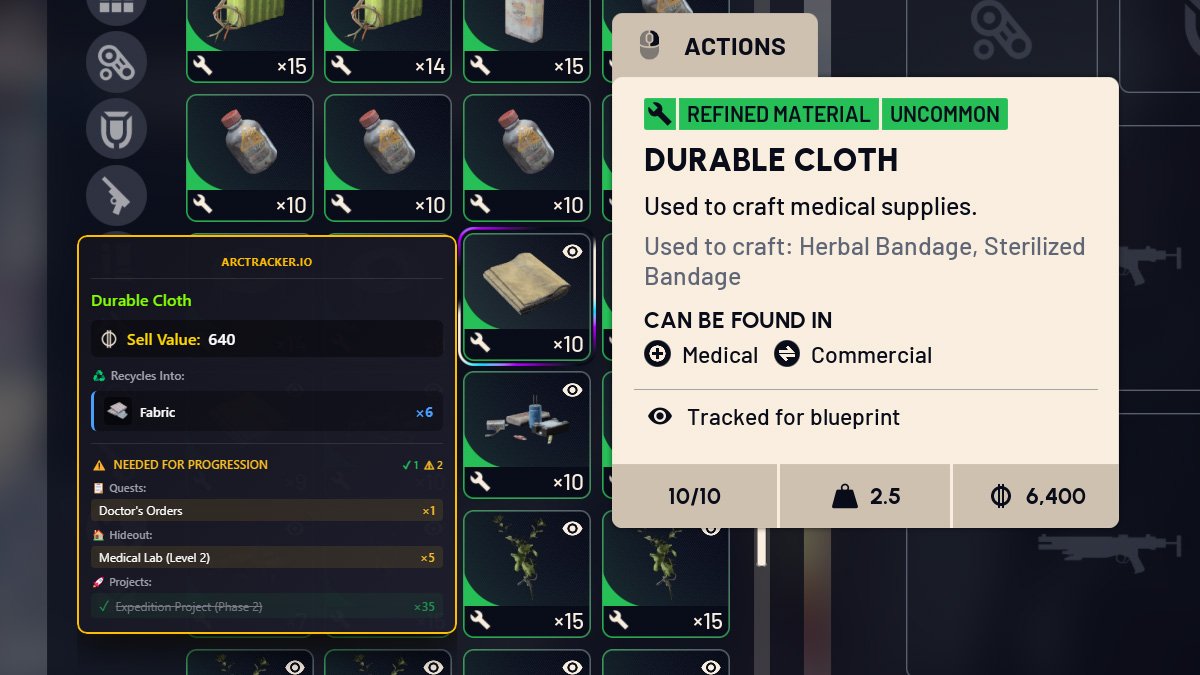Image resolution: width=1200 pixels, height=675 pixels.
Task: Choose the green bundle stack of 14
Action: (388, 40)
